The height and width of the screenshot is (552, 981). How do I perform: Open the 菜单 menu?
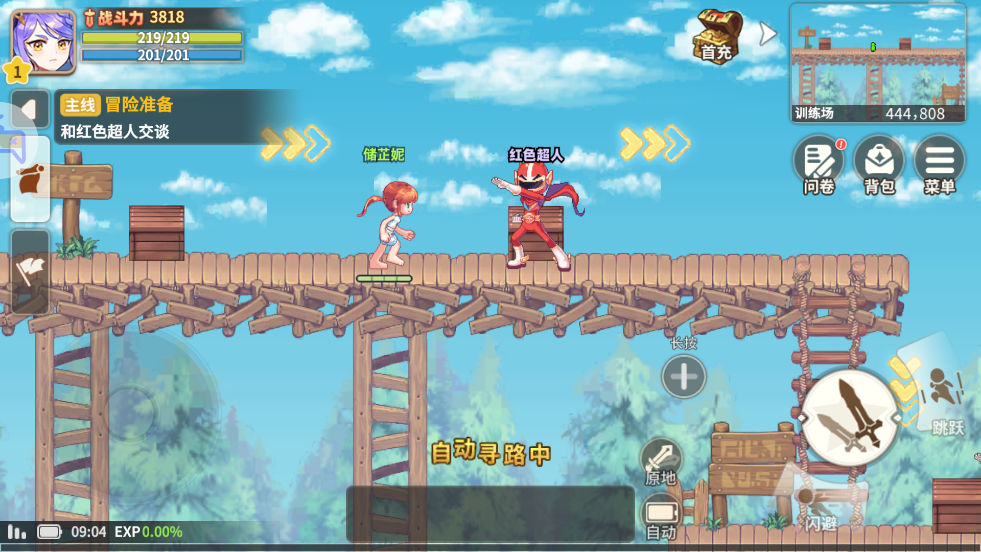[x=939, y=163]
